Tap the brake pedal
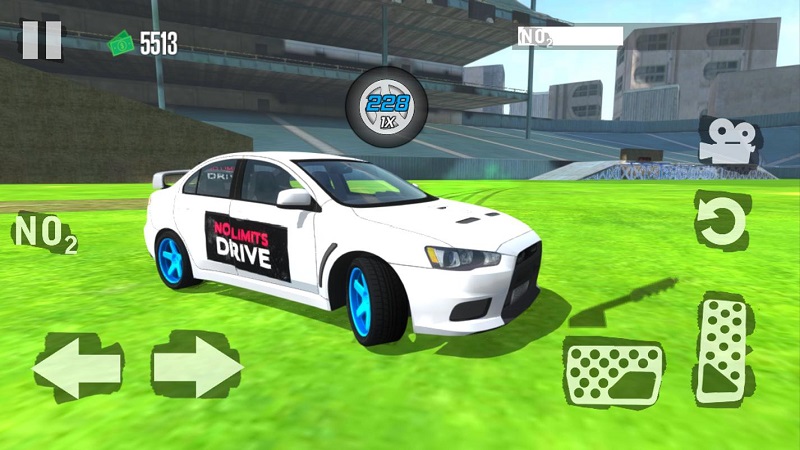This screenshot has height=450, width=800. coord(613,372)
